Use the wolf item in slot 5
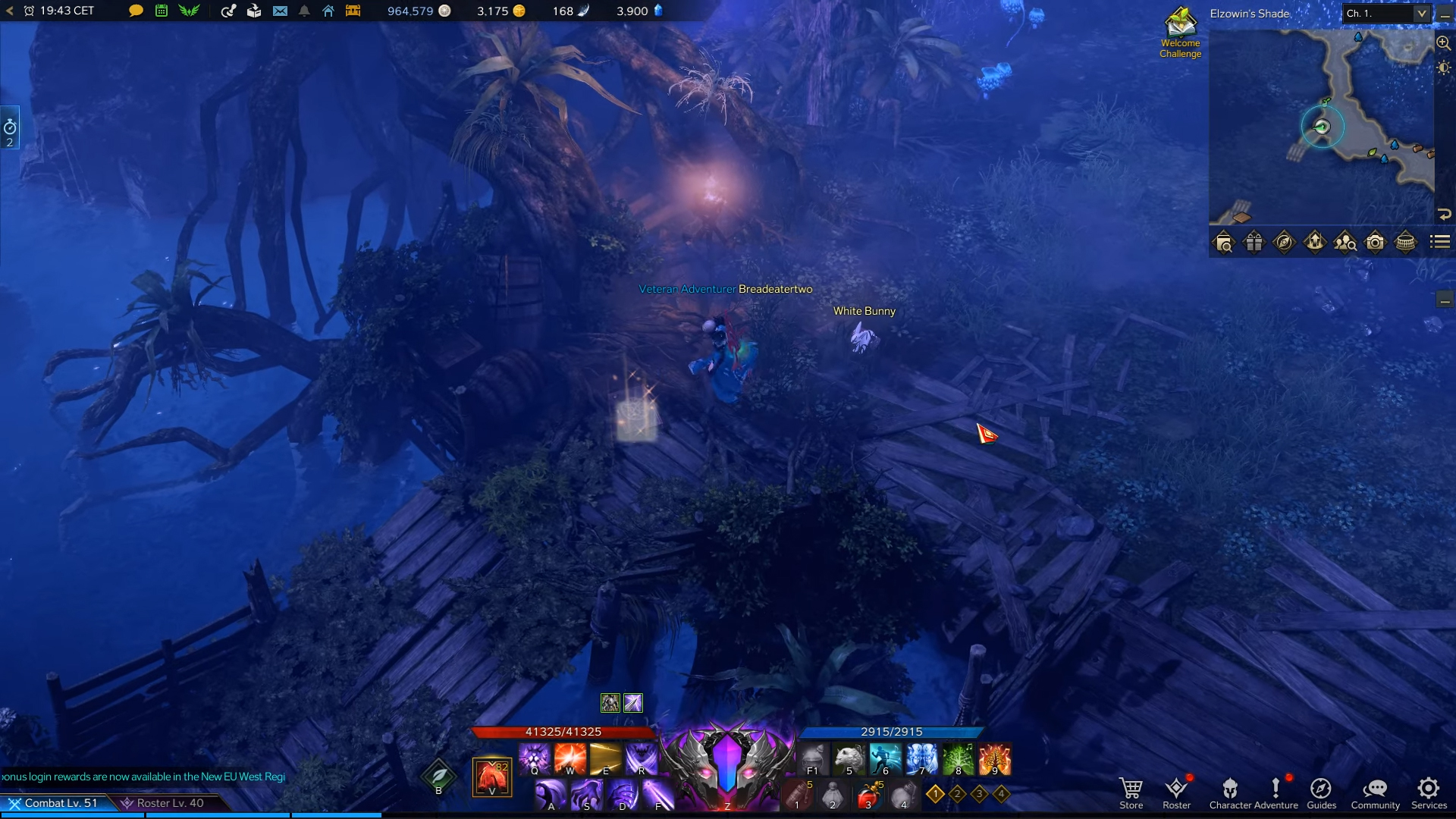 [x=849, y=758]
